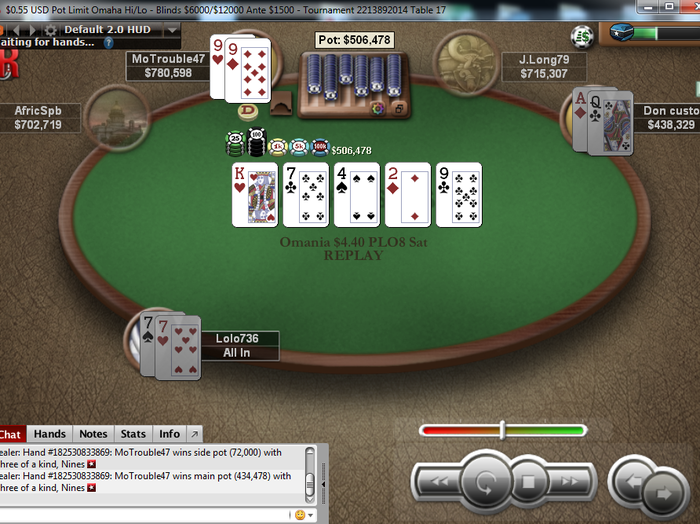Open the cashier chip icon at top right
700x524 pixels.
pyautogui.click(x=582, y=37)
